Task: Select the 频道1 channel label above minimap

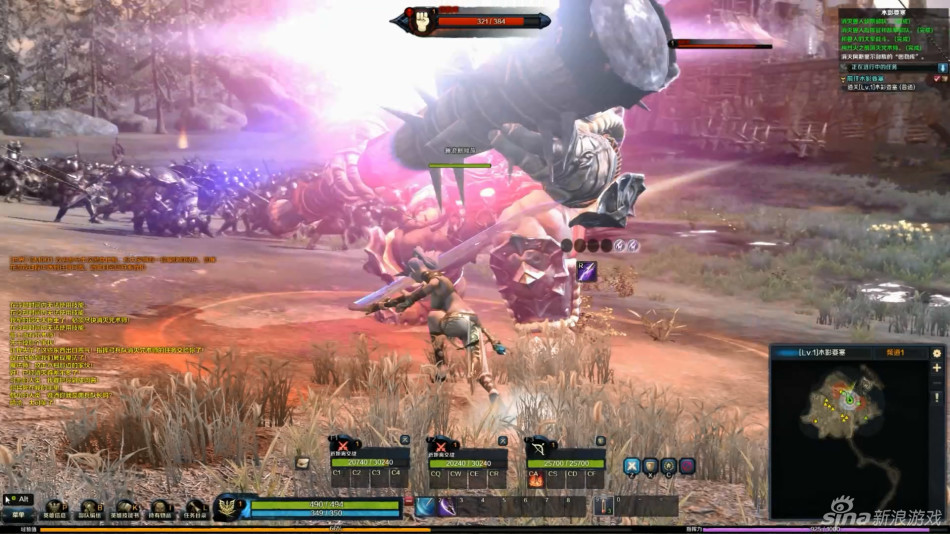Action: pos(896,353)
